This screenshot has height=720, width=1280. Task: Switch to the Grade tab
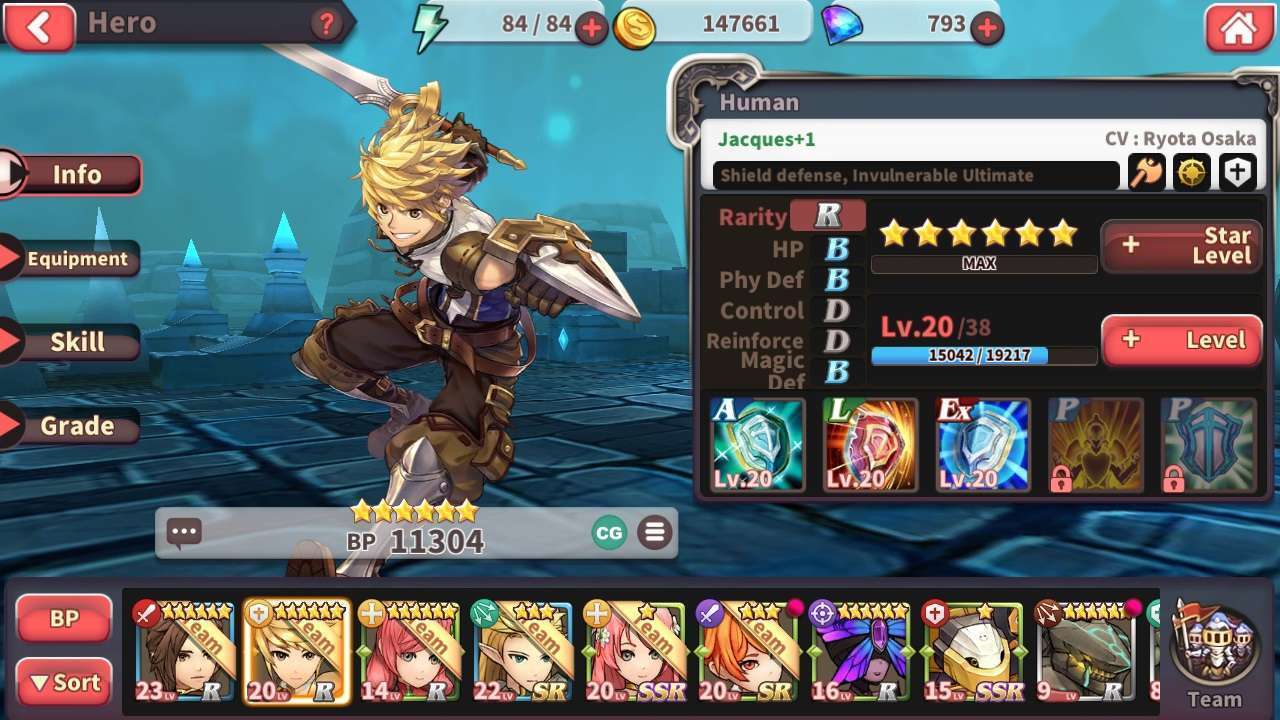click(x=76, y=426)
